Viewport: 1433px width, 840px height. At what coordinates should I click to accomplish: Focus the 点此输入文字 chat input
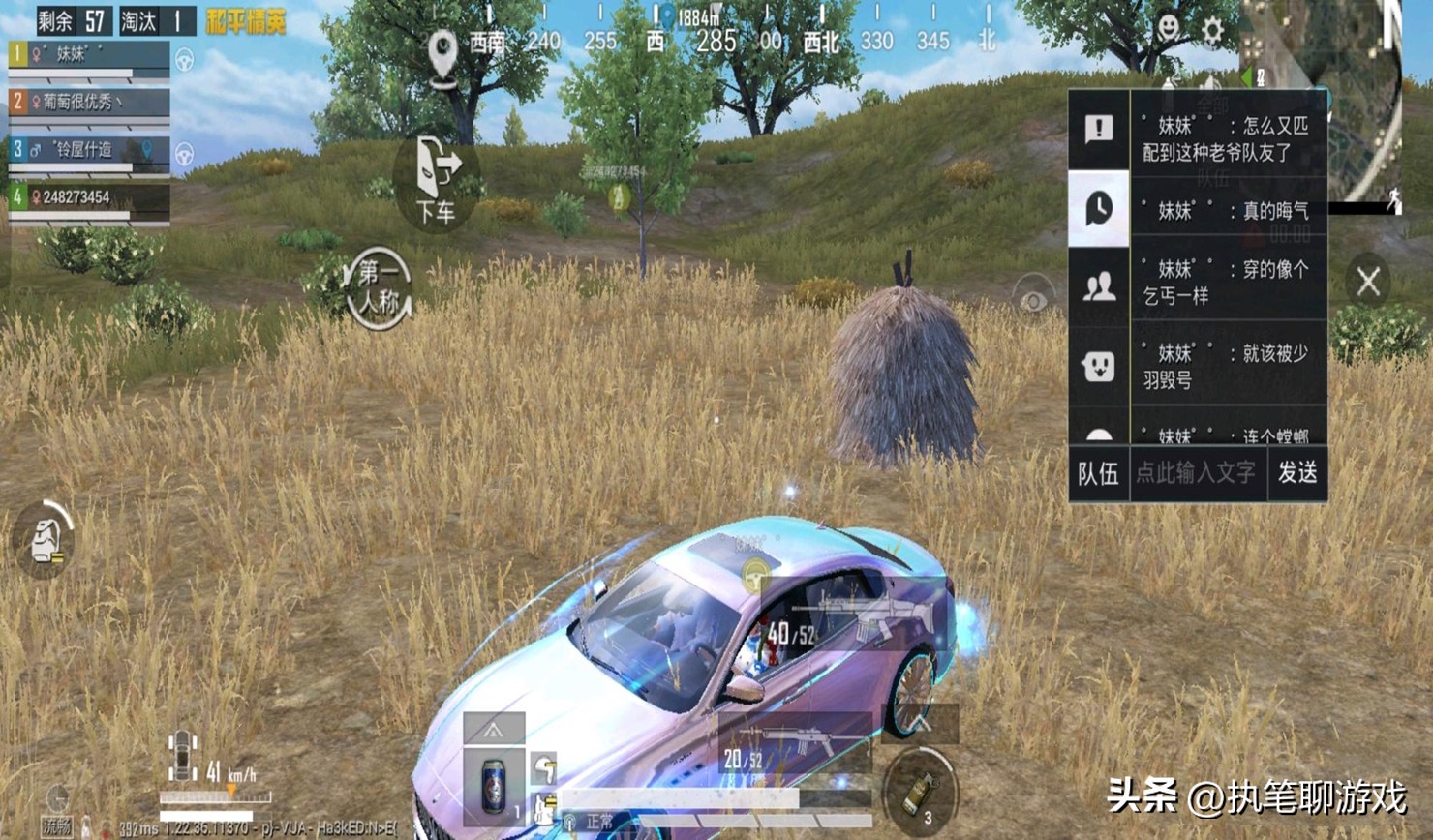1197,472
